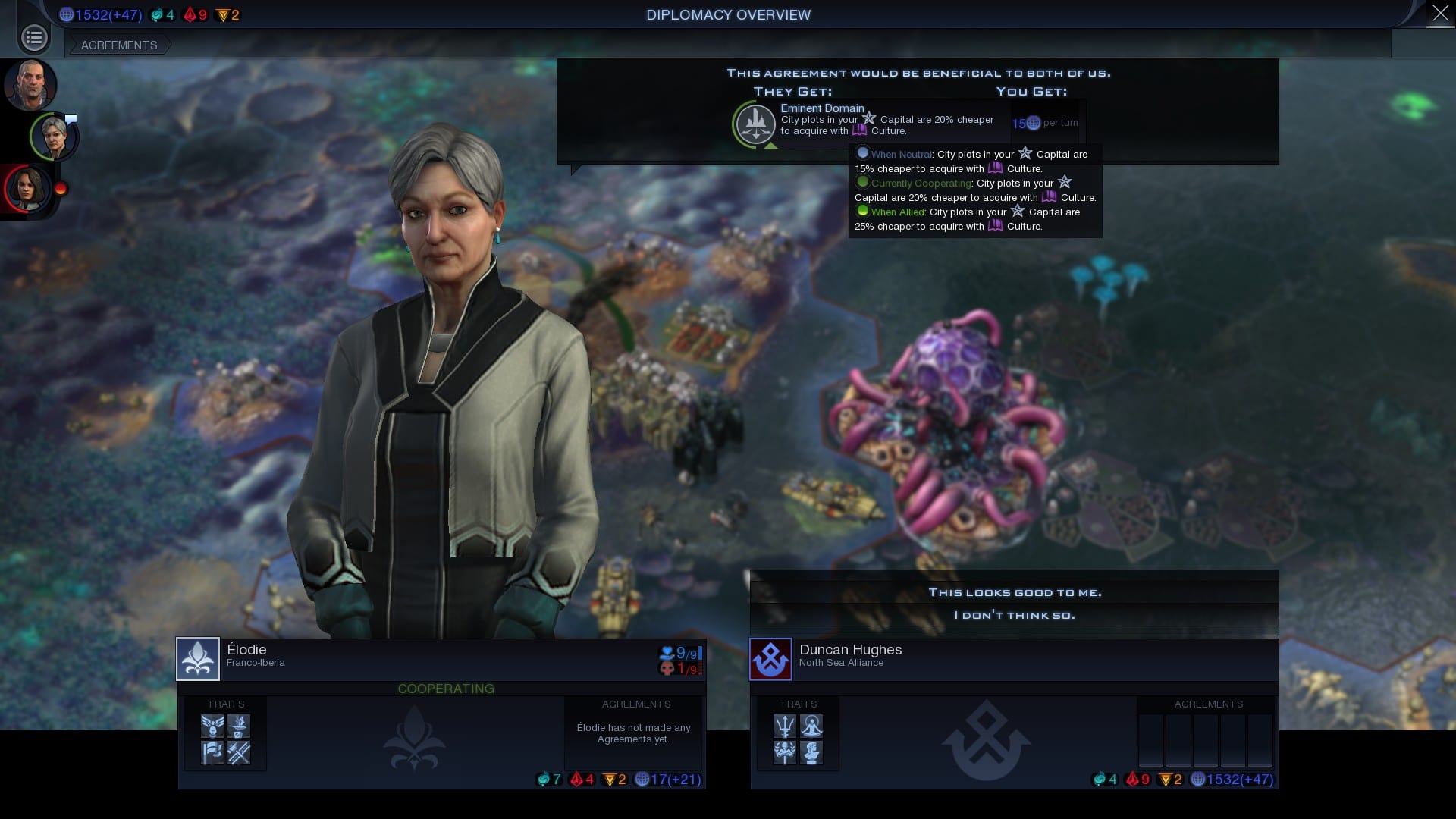Close the Diplomacy Overview screen
Image resolution: width=1456 pixels, height=819 pixels.
(x=1440, y=14)
